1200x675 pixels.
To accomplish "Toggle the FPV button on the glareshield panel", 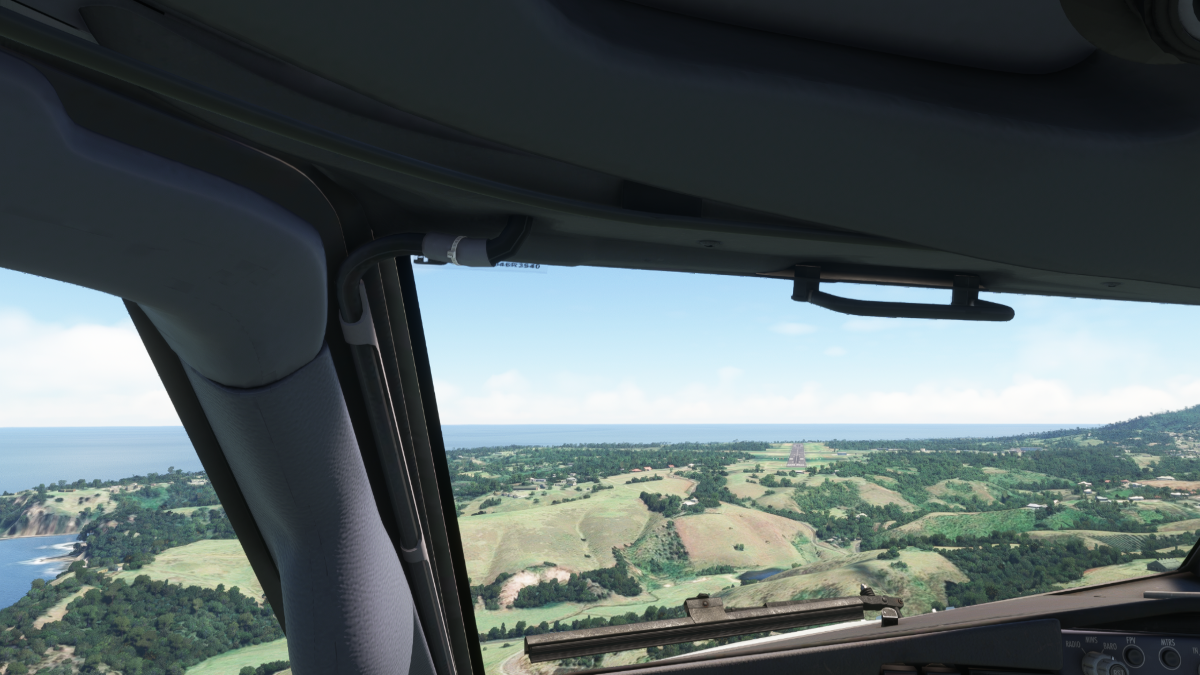I will click(x=1132, y=657).
